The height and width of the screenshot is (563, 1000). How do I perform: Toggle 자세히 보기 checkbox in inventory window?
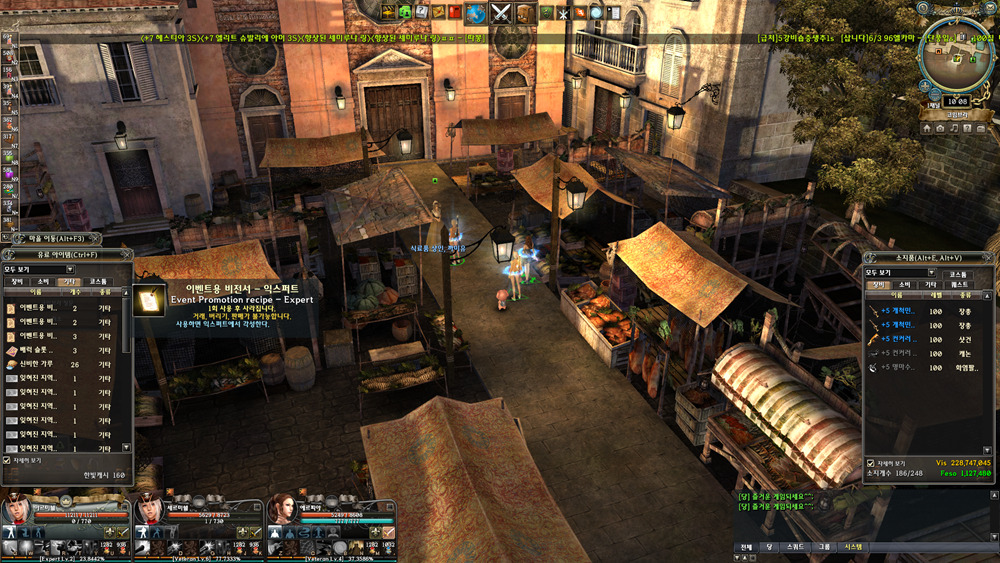(870, 463)
